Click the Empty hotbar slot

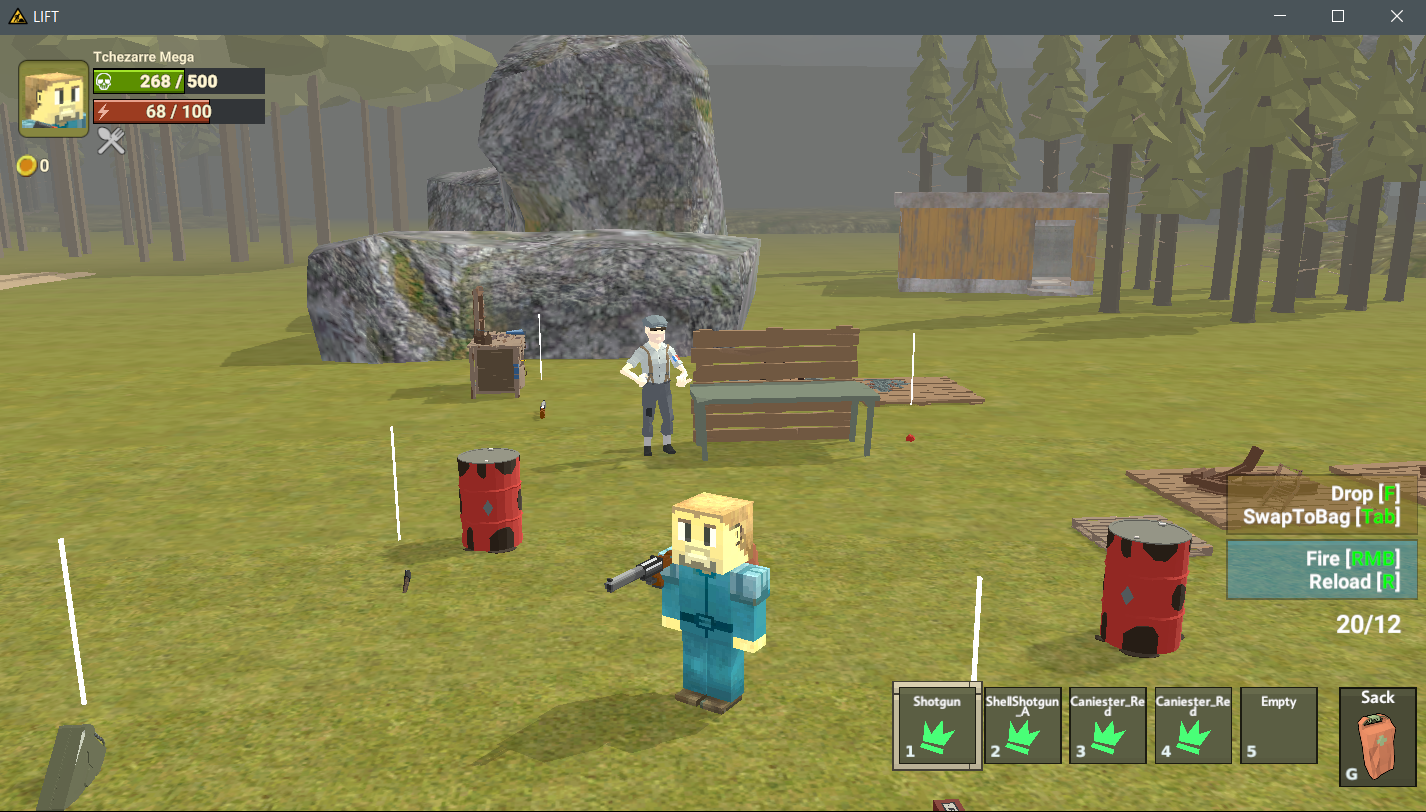coord(1278,727)
